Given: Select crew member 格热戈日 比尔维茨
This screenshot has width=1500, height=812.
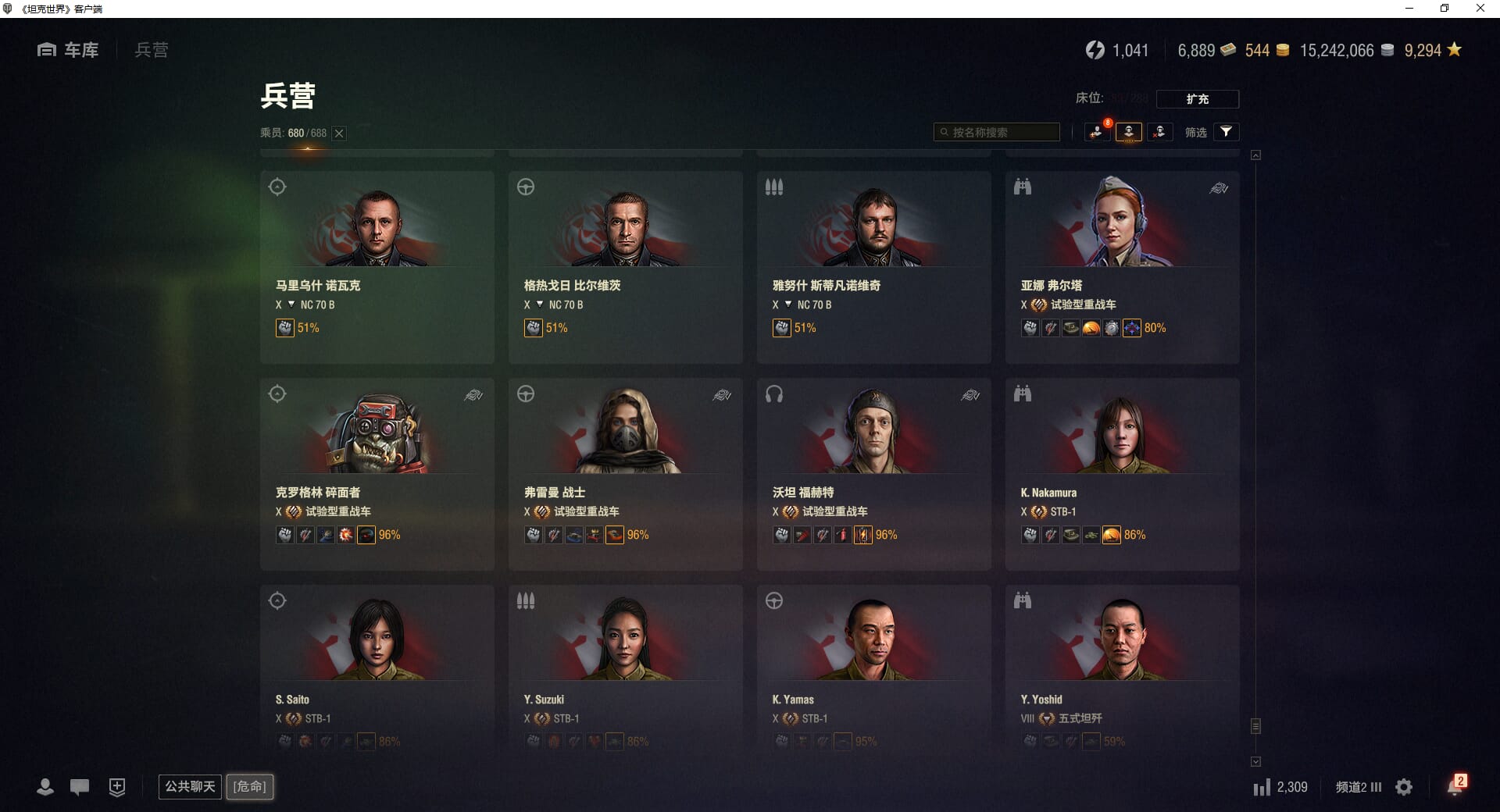Looking at the screenshot, I should pos(625,266).
